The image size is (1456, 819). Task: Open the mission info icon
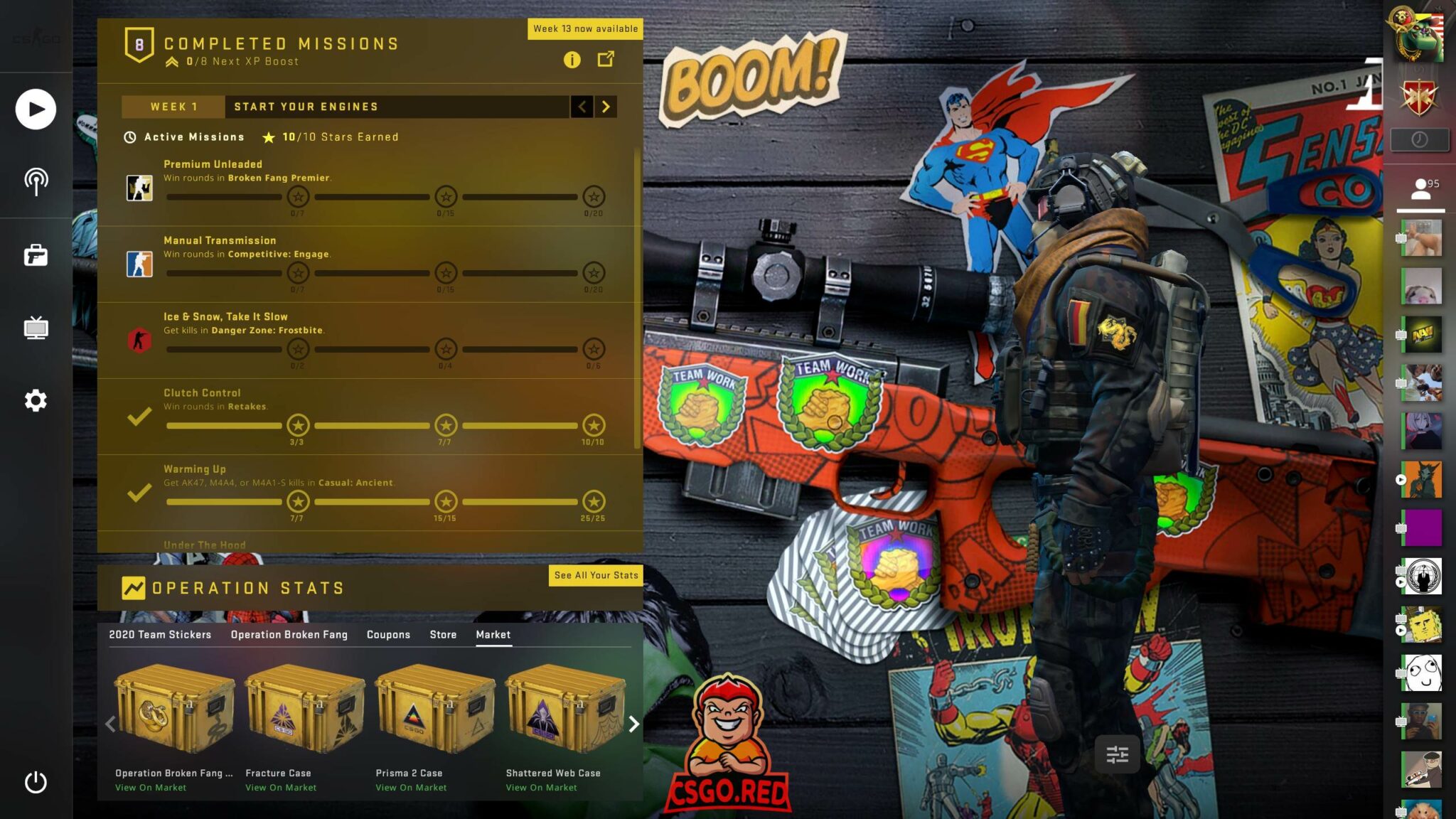coord(572,60)
